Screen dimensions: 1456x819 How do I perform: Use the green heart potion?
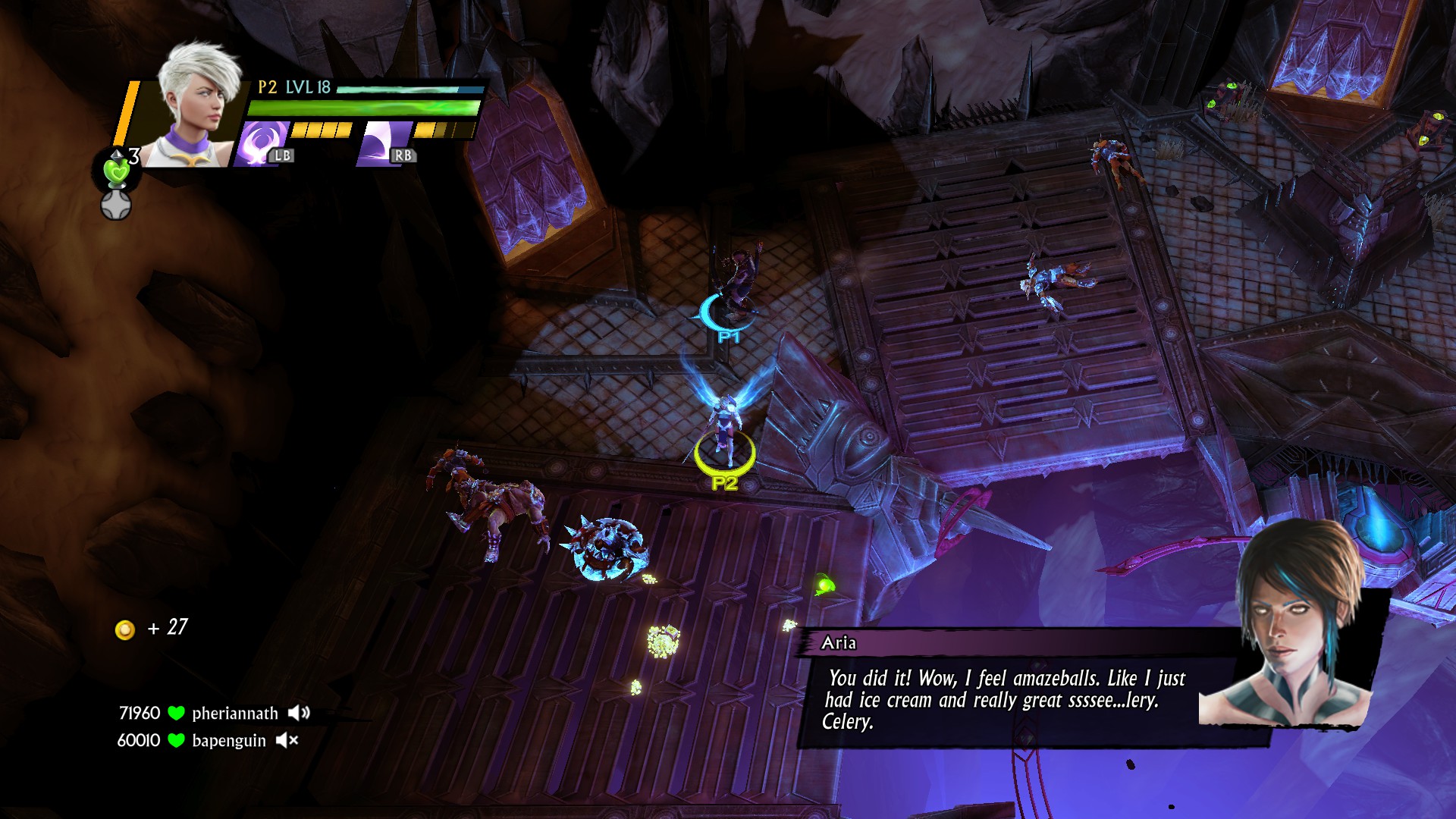pos(116,171)
